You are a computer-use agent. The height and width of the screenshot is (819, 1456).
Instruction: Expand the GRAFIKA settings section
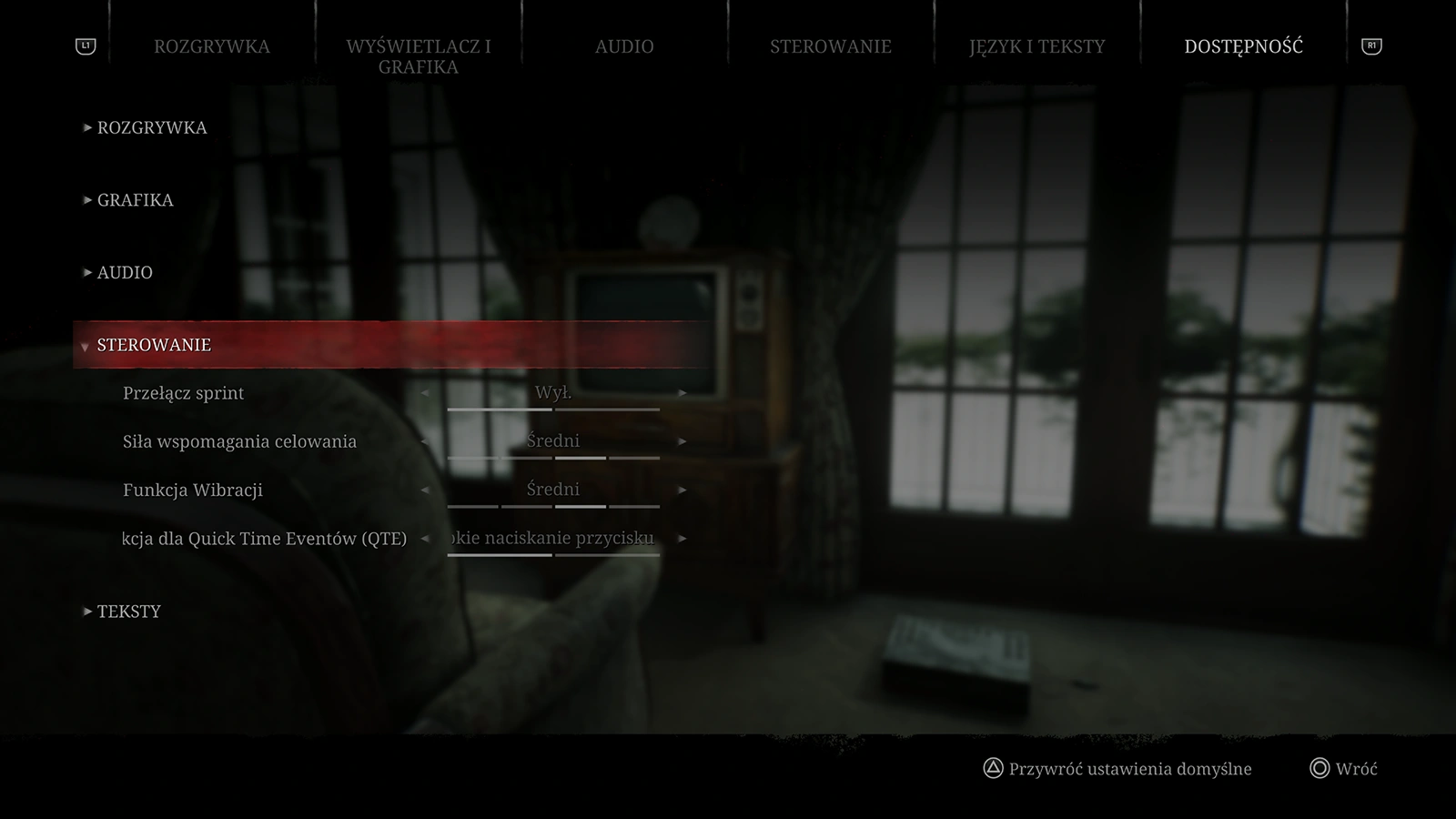135,200
